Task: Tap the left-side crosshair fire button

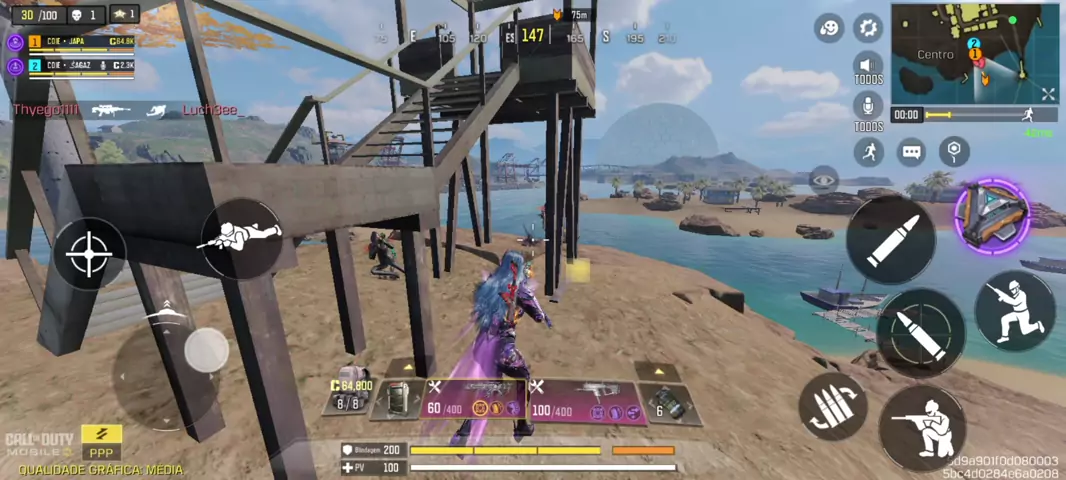Action: [x=89, y=254]
